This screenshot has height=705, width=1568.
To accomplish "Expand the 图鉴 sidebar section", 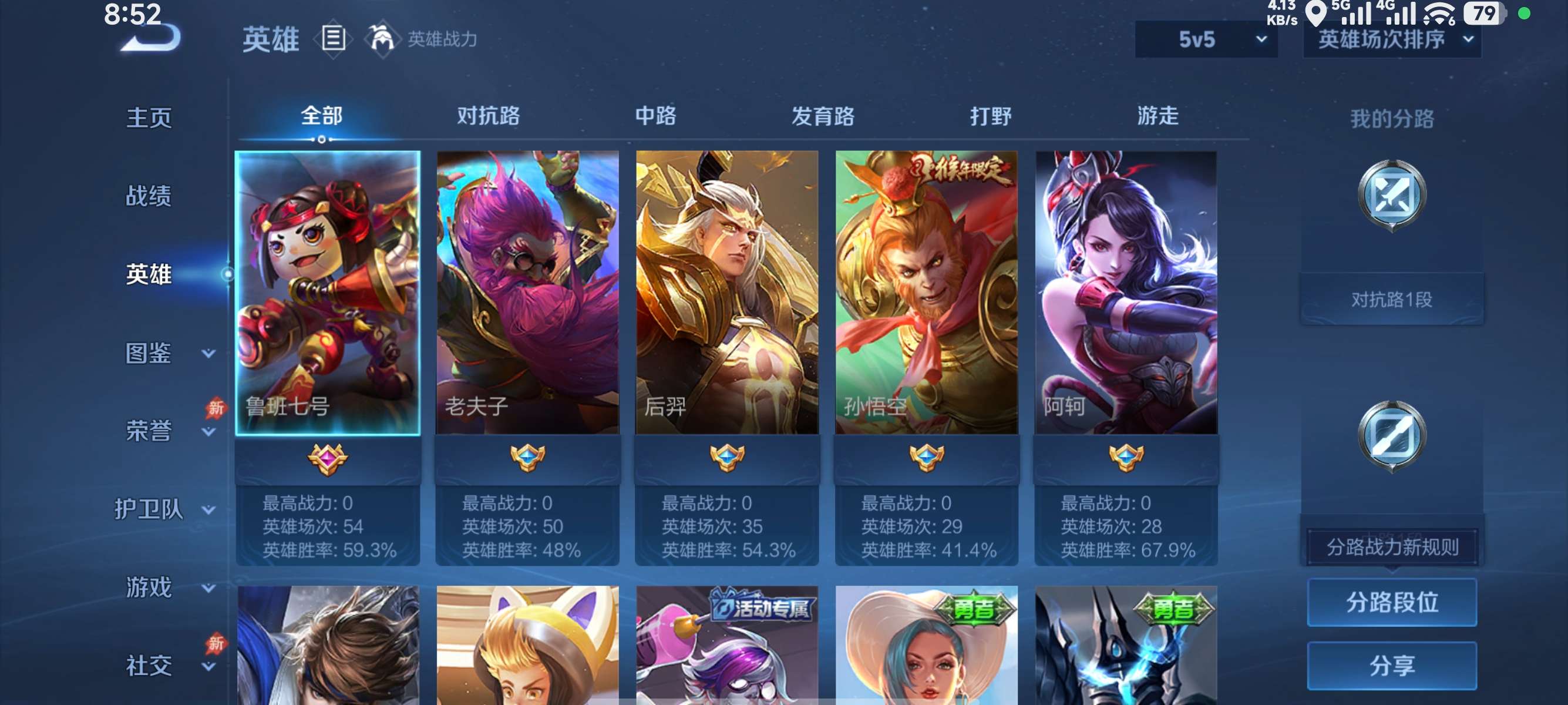I will 148,352.
